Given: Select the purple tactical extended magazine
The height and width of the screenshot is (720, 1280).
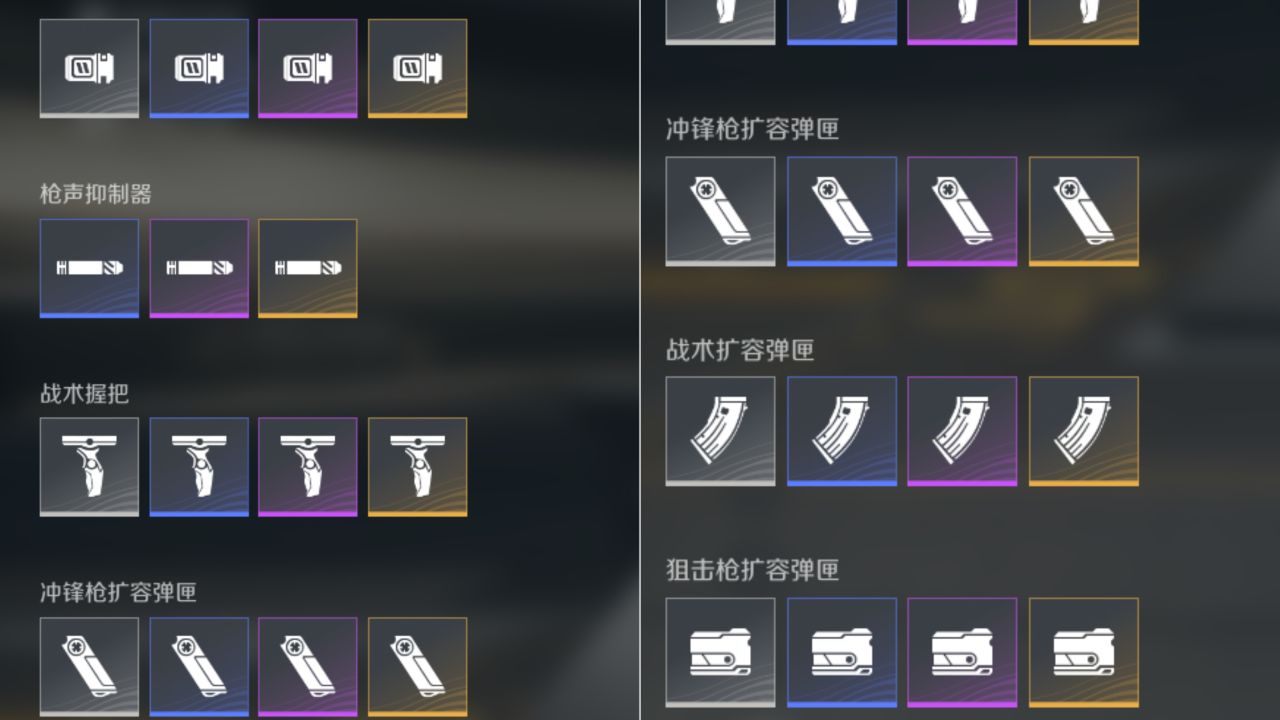Looking at the screenshot, I should [962, 431].
